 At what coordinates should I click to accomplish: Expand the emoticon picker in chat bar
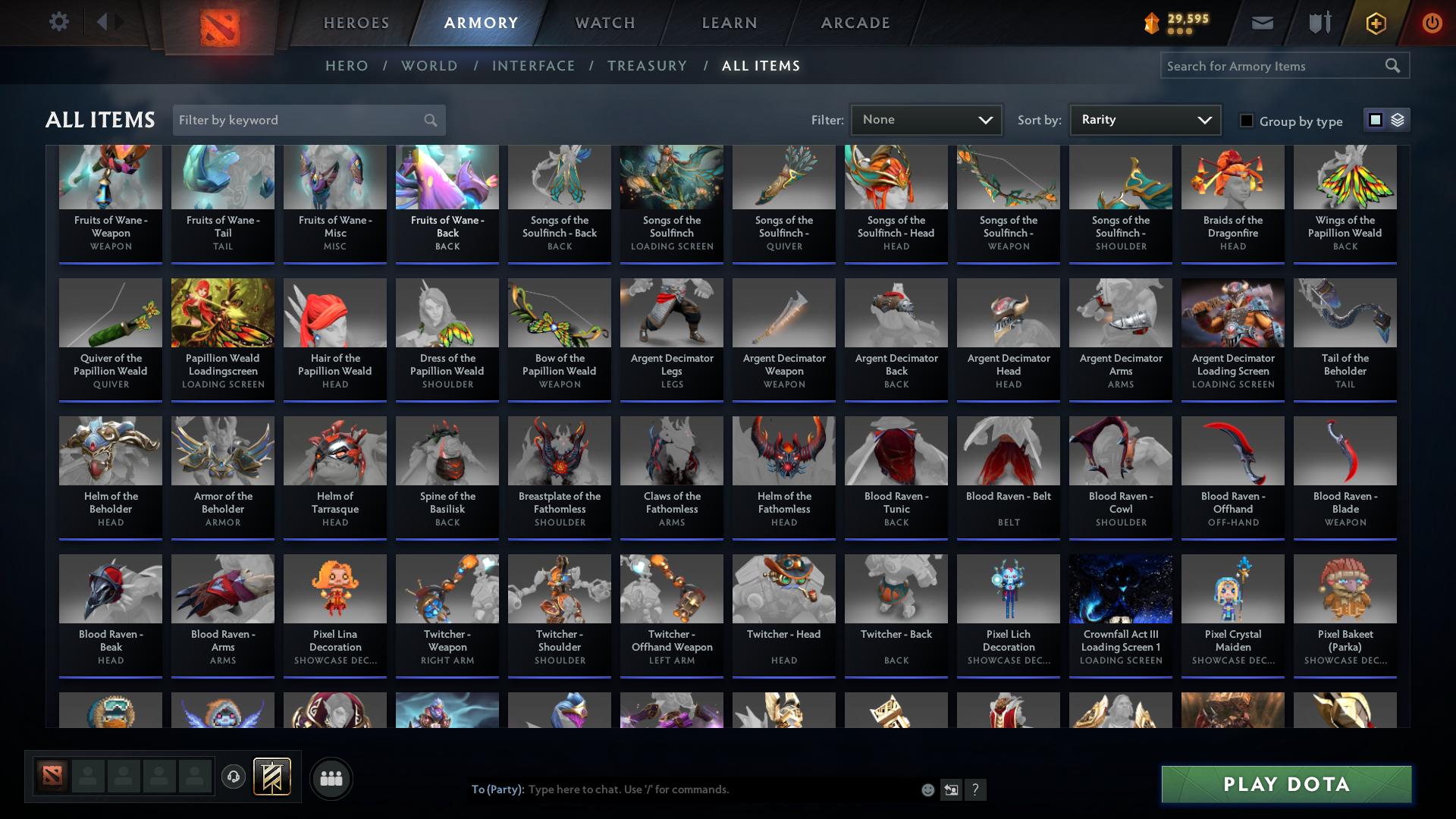coord(927,789)
